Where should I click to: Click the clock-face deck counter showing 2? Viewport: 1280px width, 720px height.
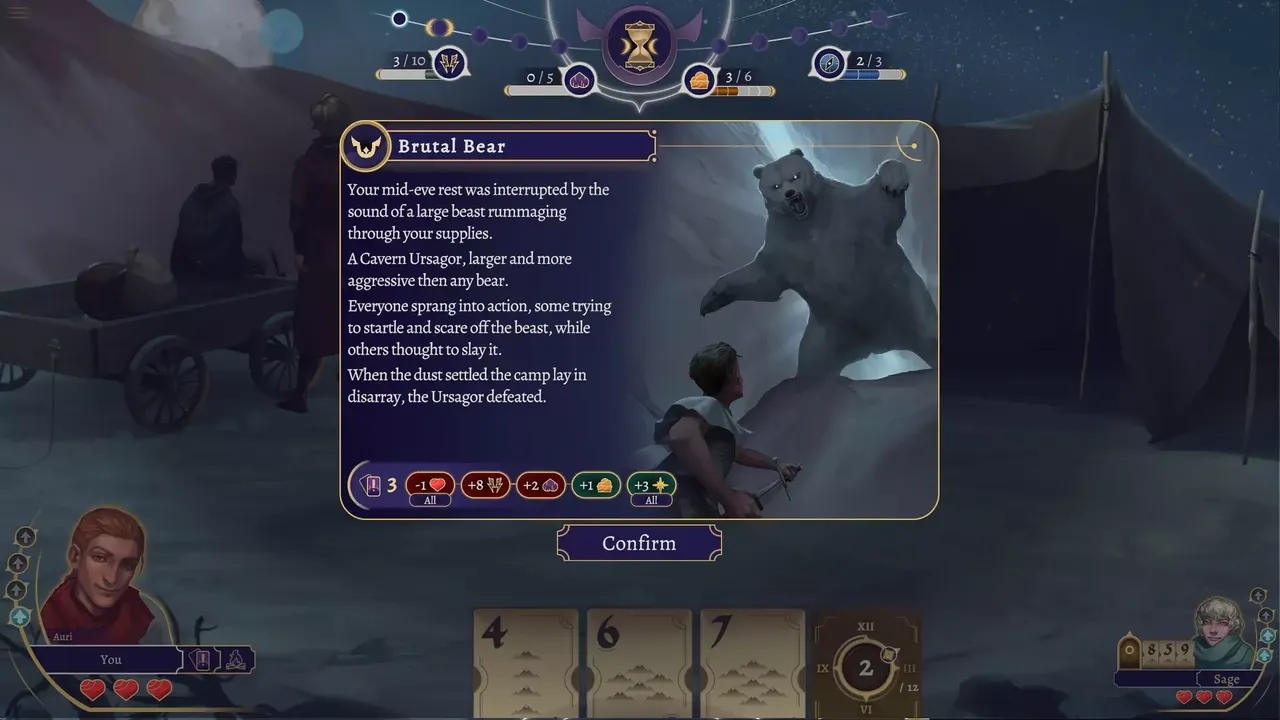866,667
